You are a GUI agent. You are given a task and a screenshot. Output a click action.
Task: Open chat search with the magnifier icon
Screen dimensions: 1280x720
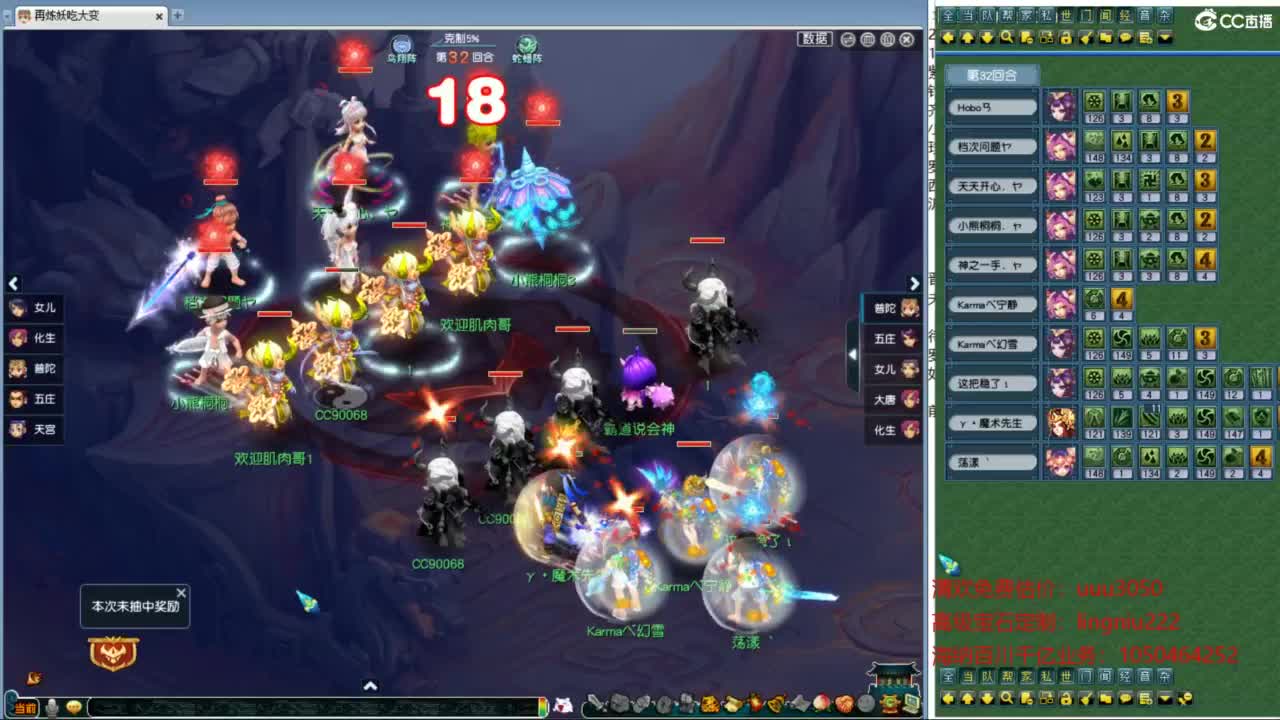(x=1008, y=38)
